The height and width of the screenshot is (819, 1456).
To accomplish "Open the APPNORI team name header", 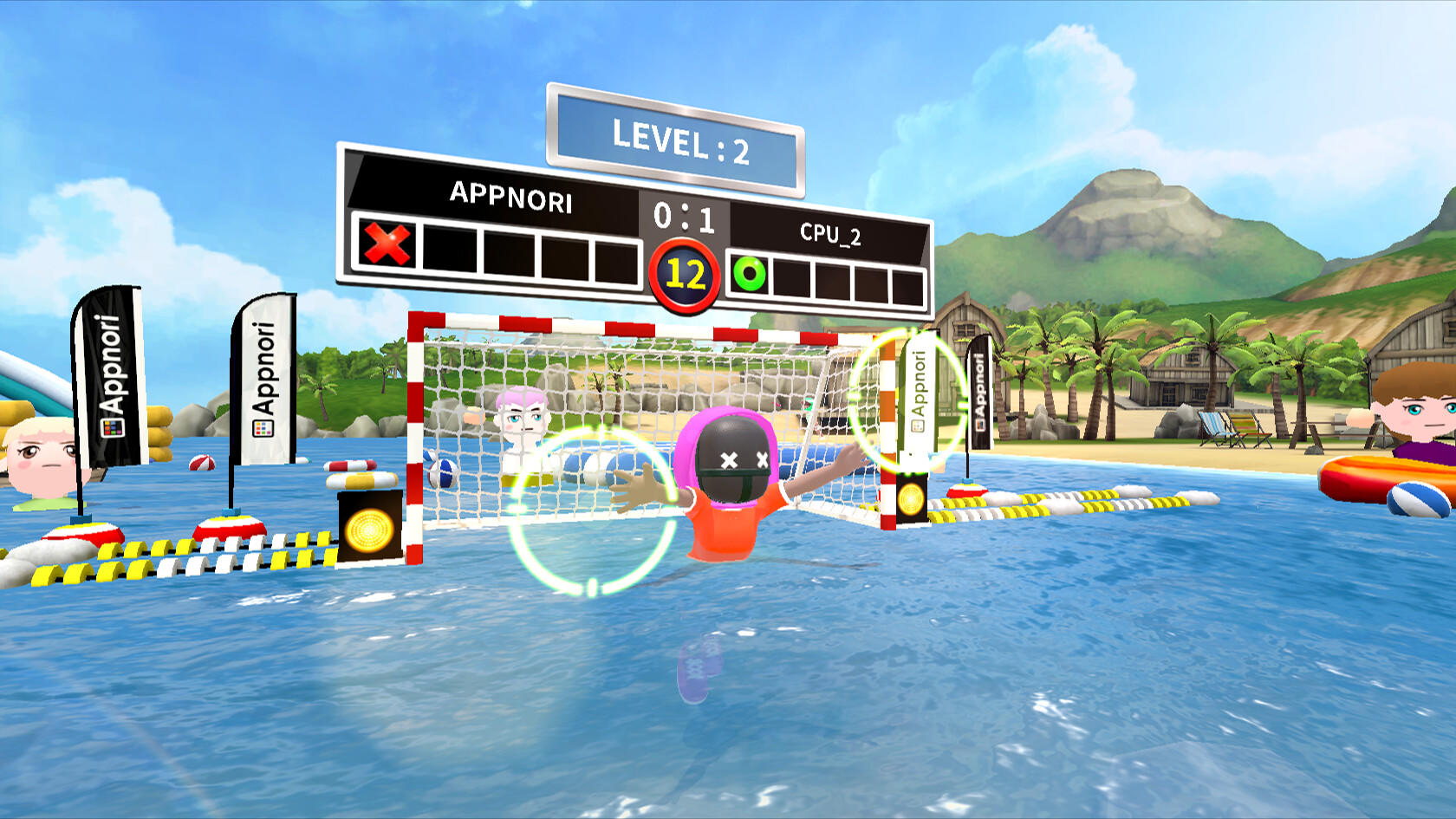I will coord(510,201).
